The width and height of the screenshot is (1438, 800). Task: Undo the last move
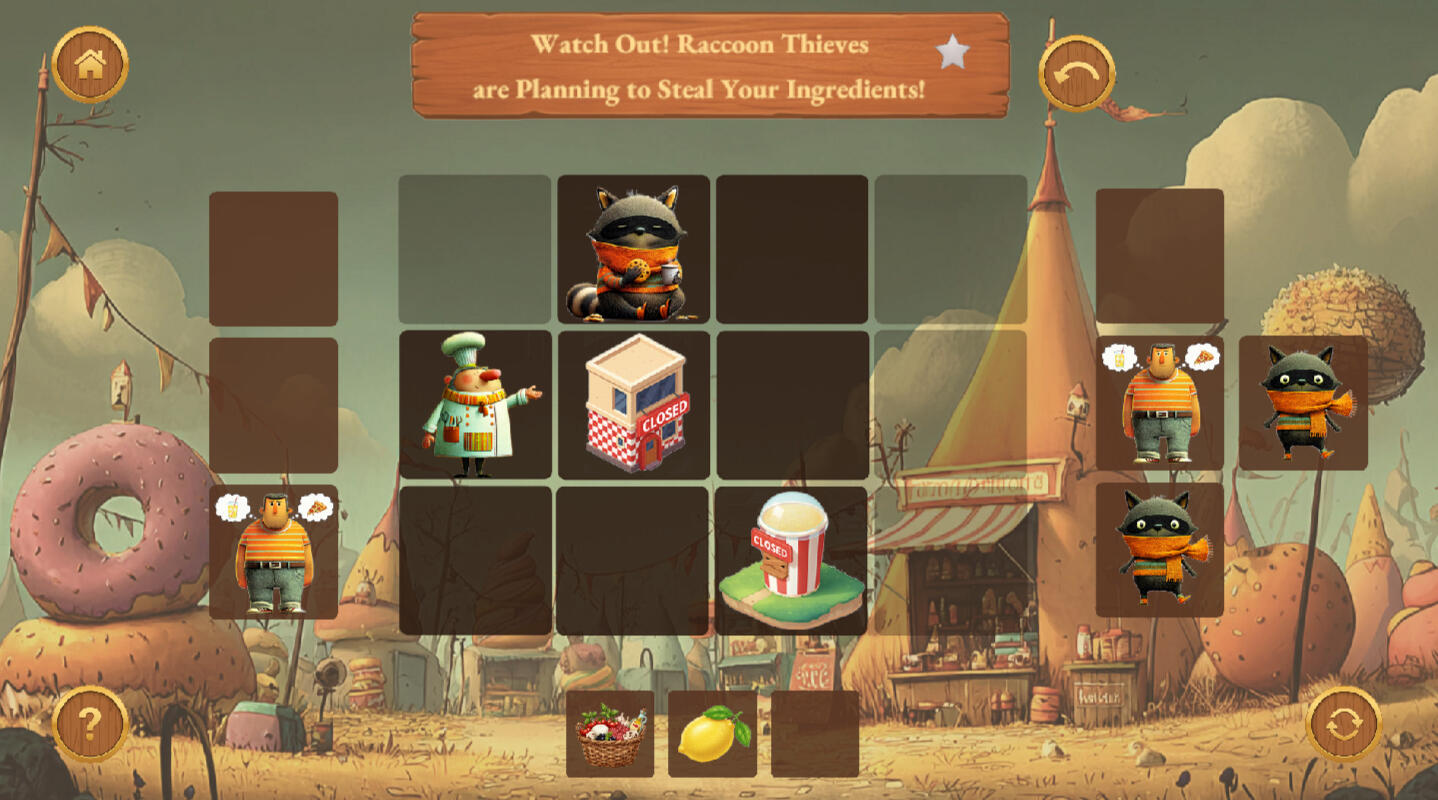pyautogui.click(x=1077, y=73)
